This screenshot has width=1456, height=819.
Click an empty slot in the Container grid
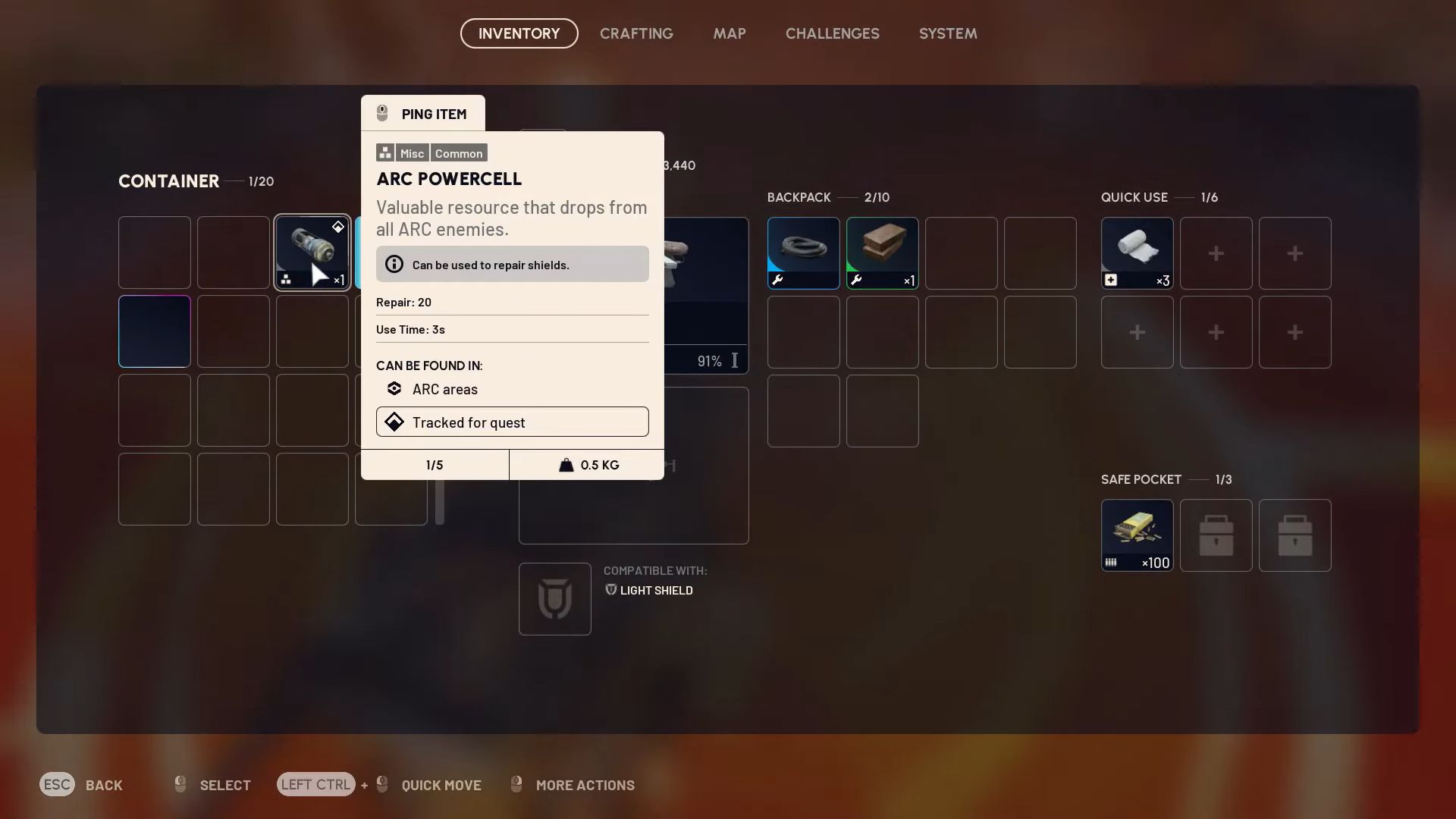[x=154, y=410]
